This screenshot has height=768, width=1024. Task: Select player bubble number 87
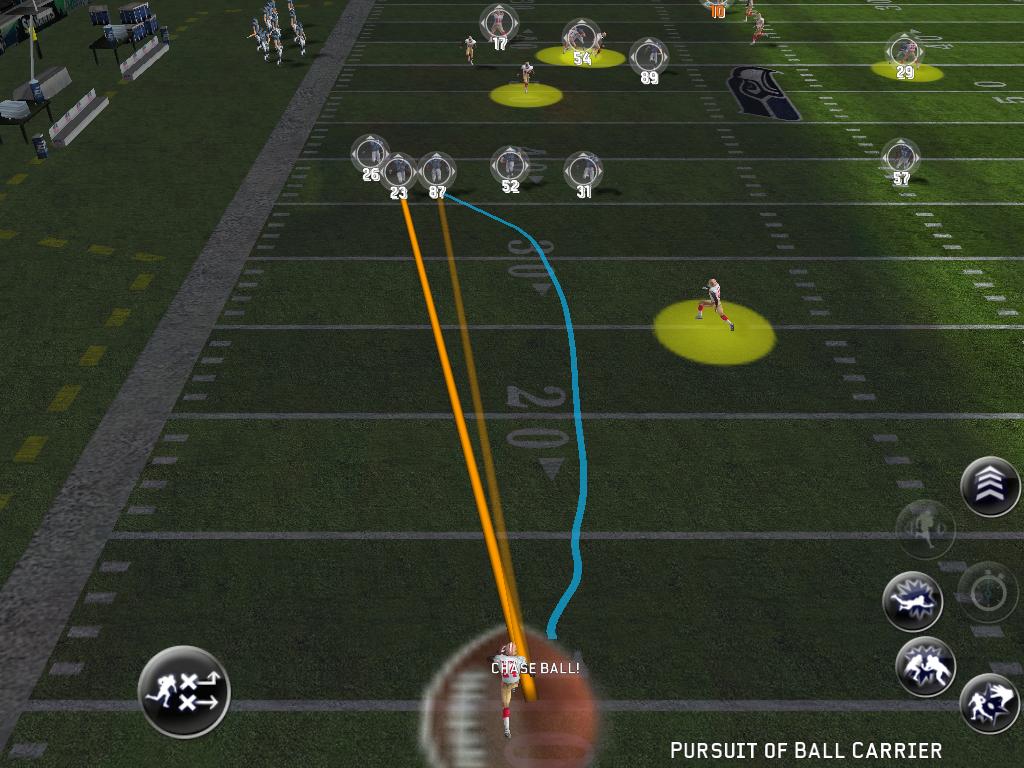pyautogui.click(x=437, y=172)
